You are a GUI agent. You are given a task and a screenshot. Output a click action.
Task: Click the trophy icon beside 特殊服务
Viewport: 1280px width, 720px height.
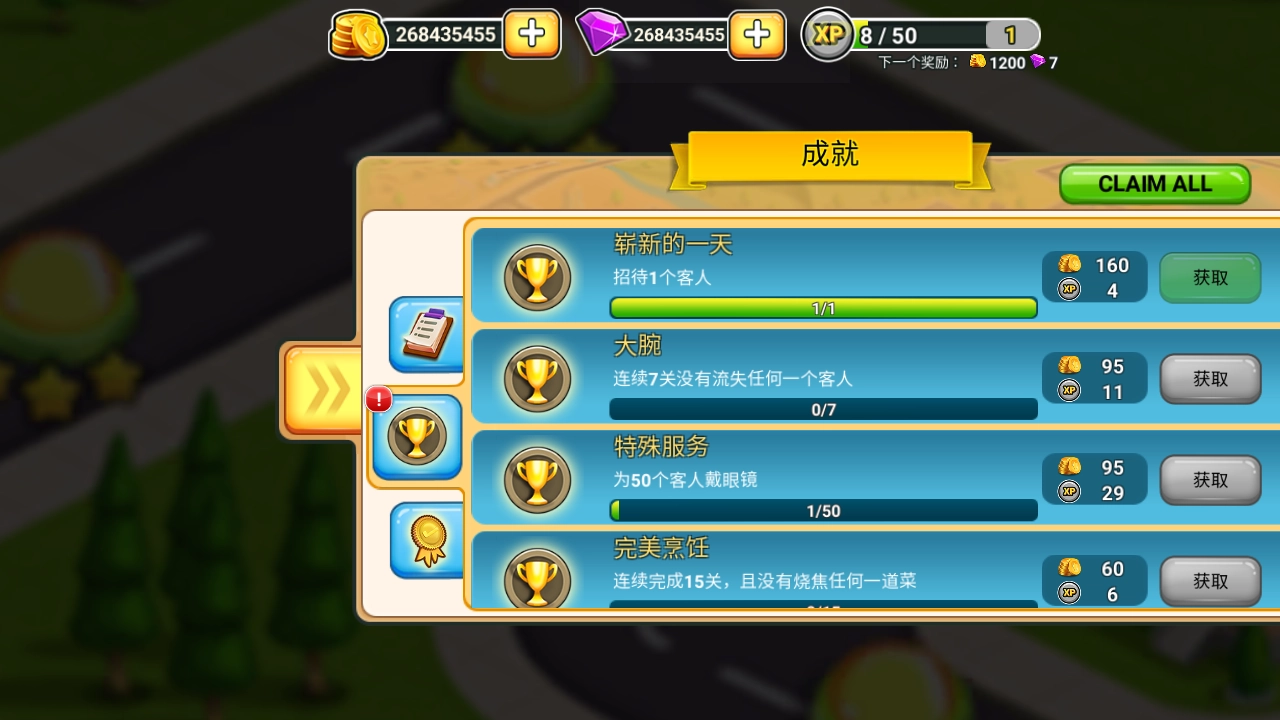tap(537, 477)
